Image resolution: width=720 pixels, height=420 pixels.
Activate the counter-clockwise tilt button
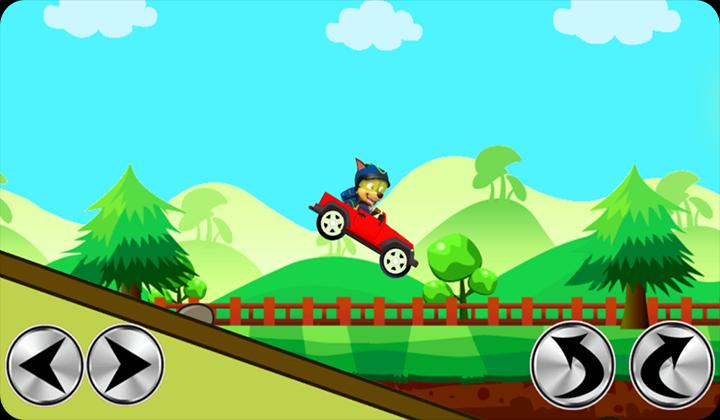pos(571,362)
